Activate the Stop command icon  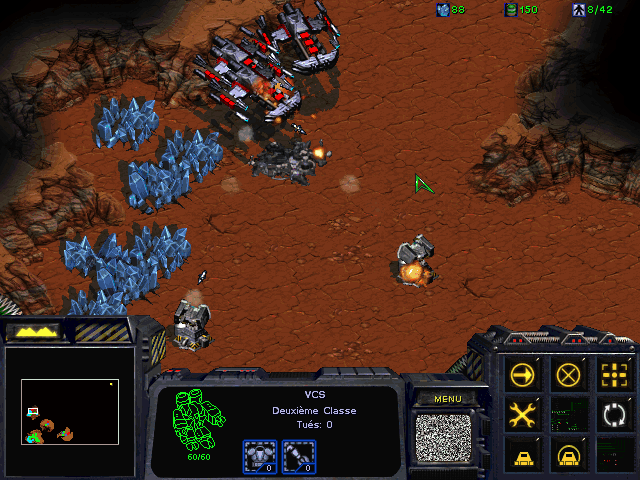568,374
